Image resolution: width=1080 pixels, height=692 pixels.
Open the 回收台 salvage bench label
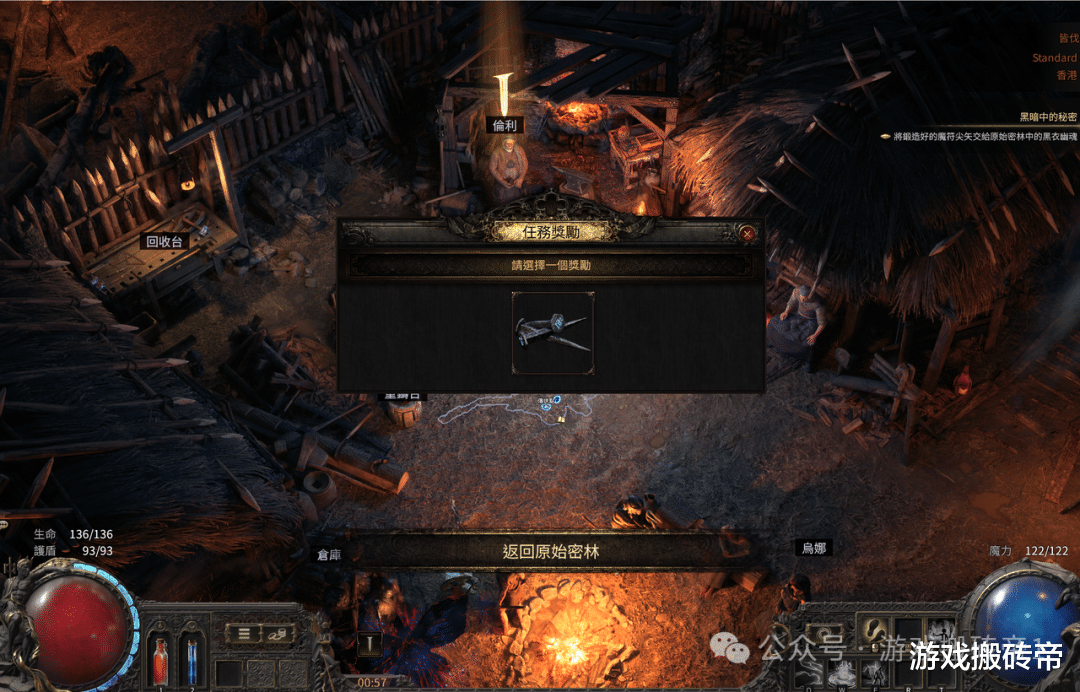click(x=166, y=241)
